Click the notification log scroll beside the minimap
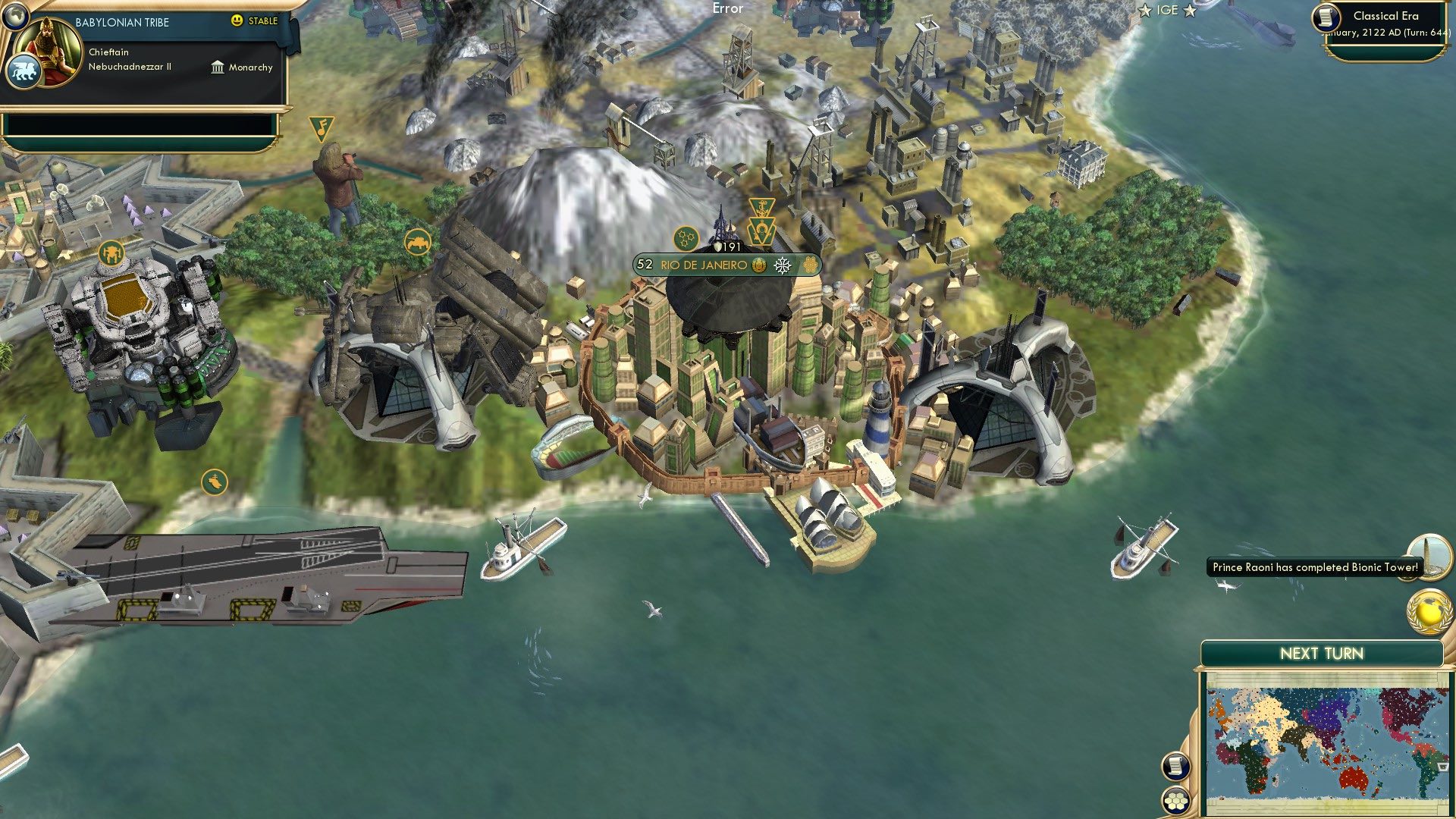This screenshot has height=819, width=1456. tap(1175, 767)
